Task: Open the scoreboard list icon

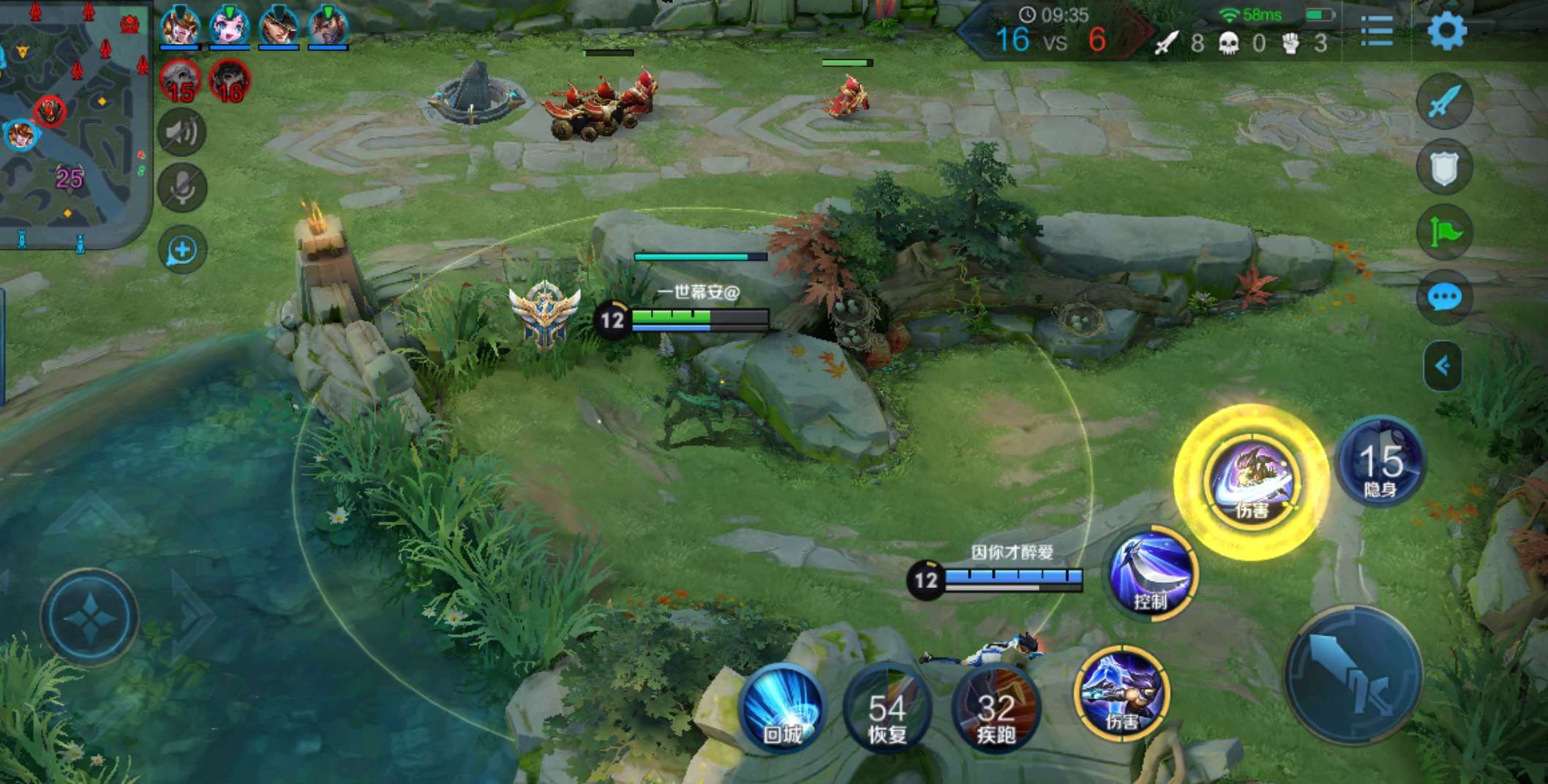Action: tap(1377, 31)
